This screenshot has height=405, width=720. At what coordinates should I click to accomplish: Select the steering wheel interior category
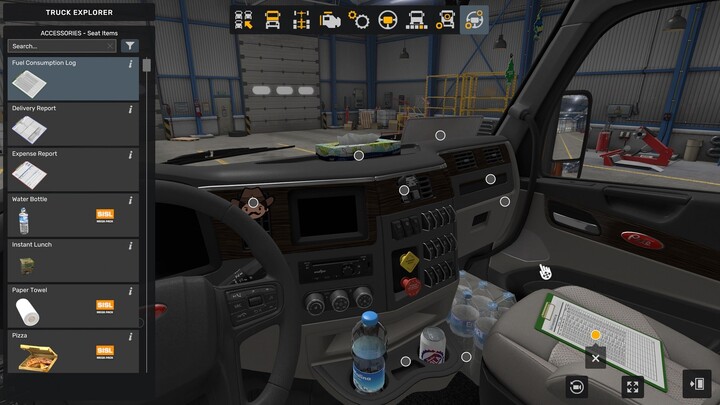[x=388, y=20]
